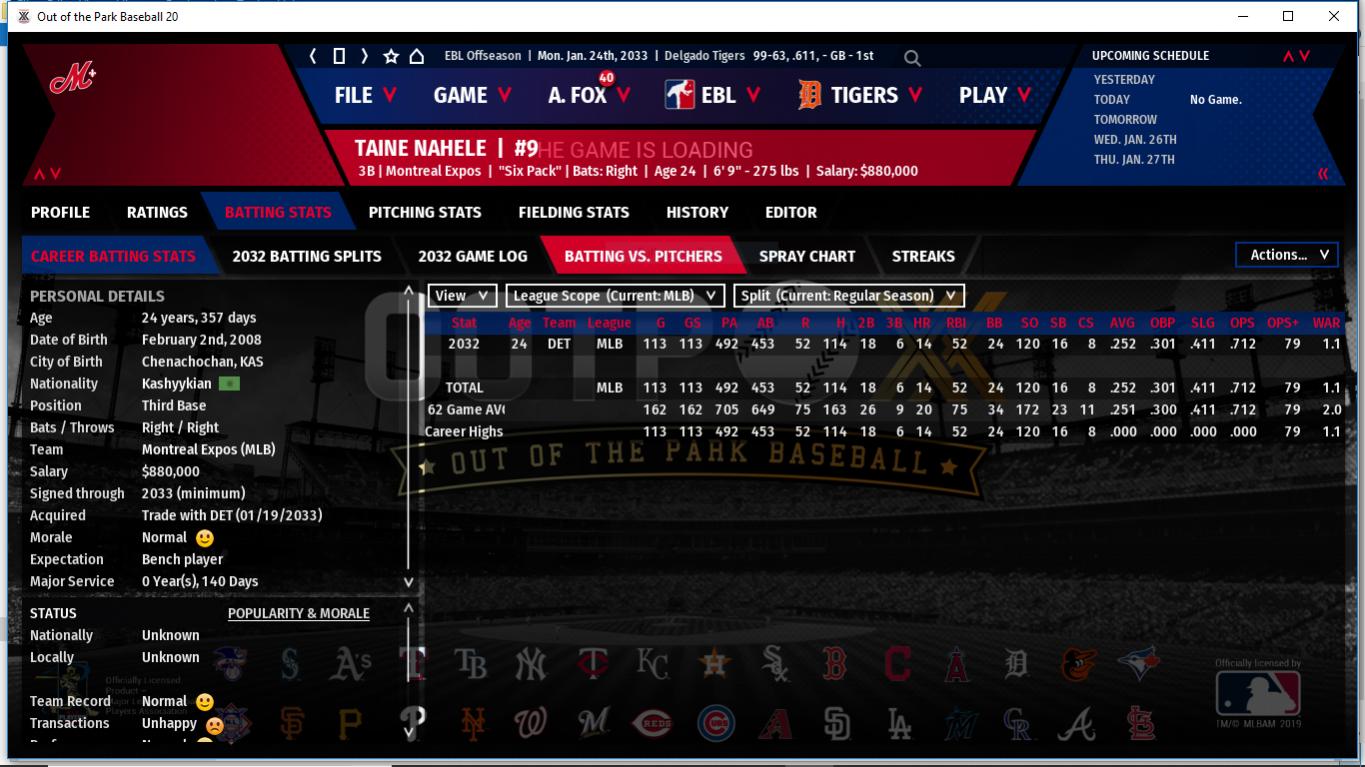Open the player EDITOR tab

coord(791,212)
